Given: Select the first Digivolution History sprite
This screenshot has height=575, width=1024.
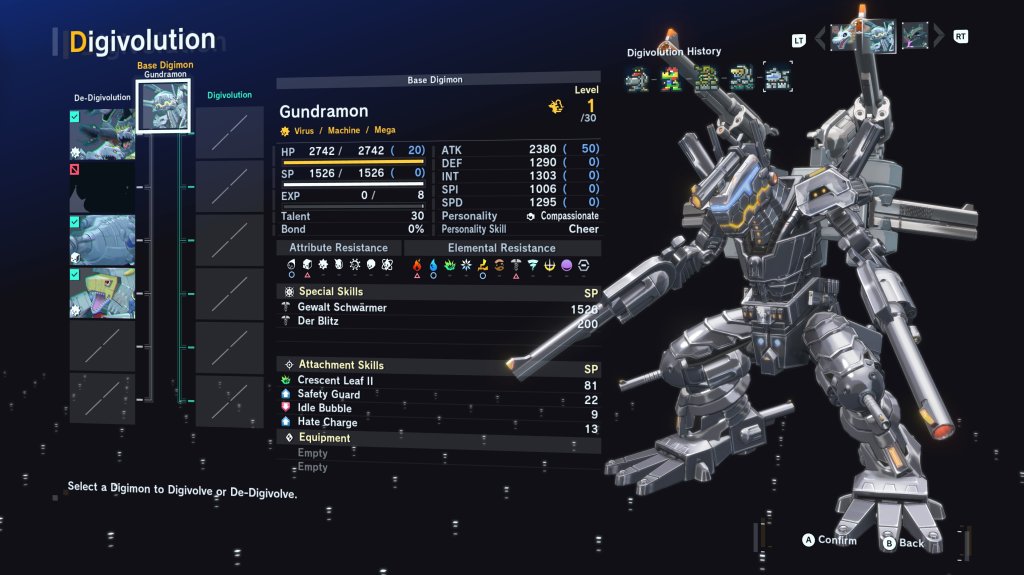Looking at the screenshot, I should click(x=637, y=77).
